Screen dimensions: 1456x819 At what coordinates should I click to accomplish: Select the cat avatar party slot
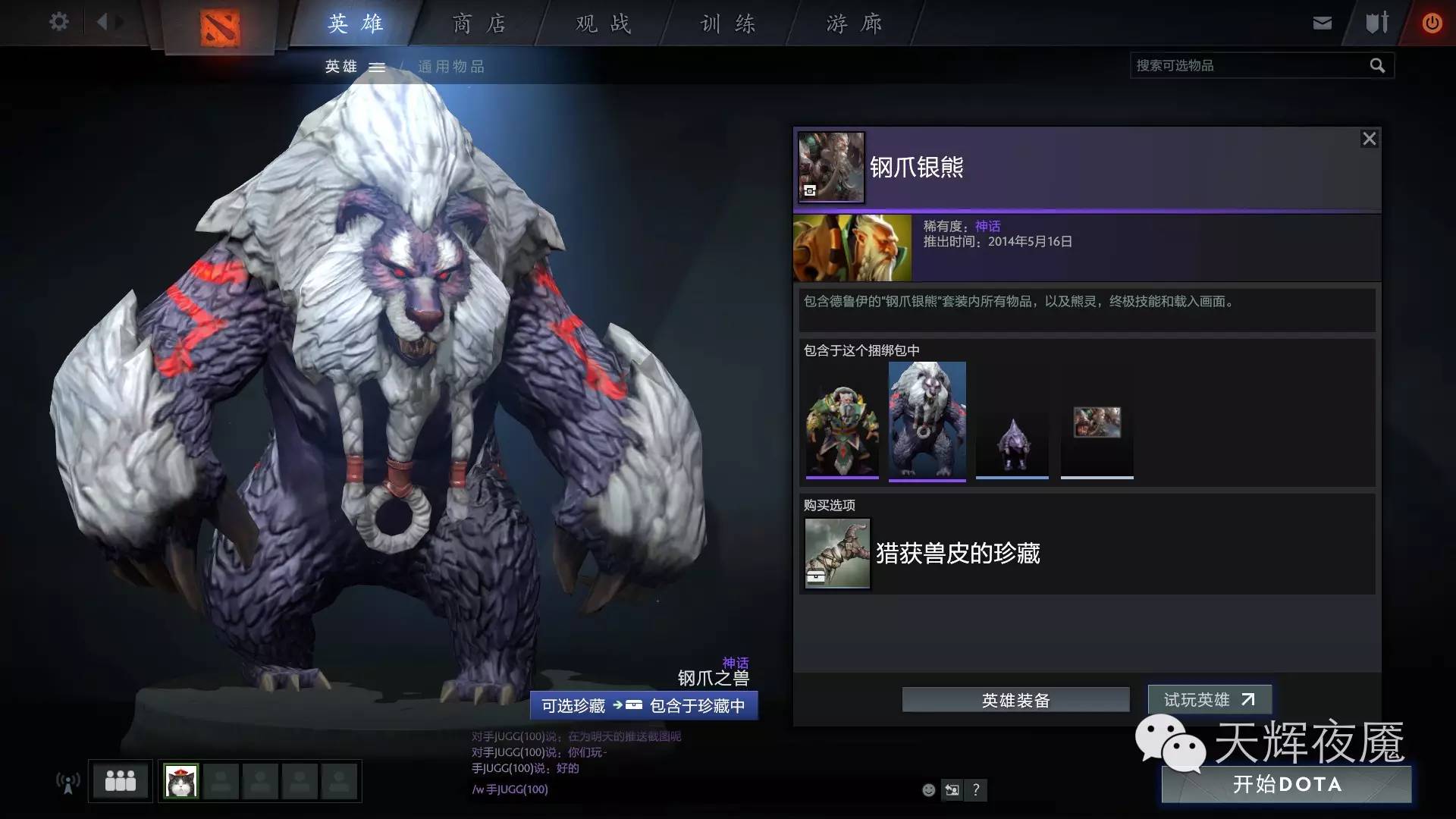(179, 780)
